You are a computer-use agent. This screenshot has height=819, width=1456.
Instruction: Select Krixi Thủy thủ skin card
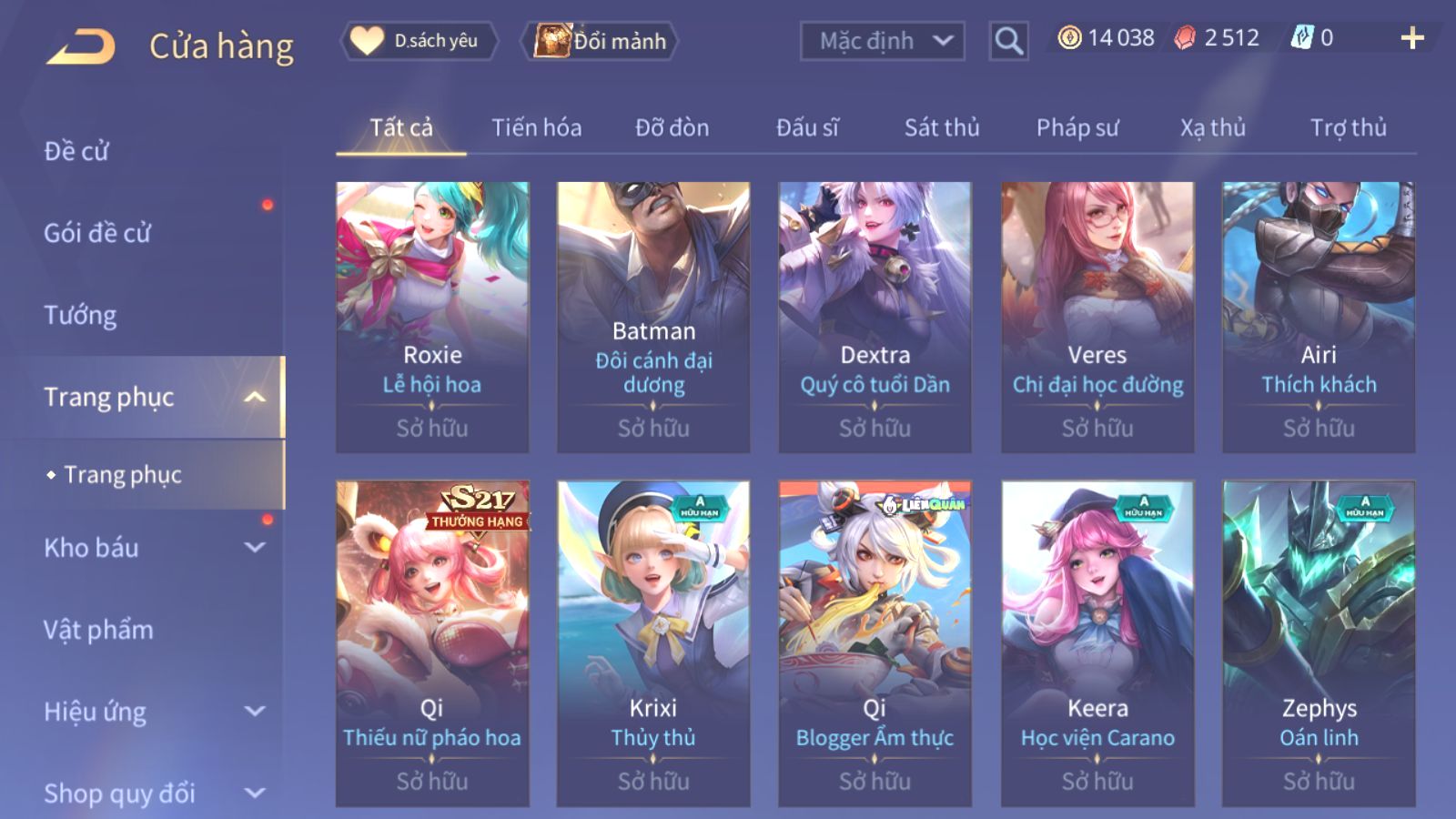click(x=653, y=642)
